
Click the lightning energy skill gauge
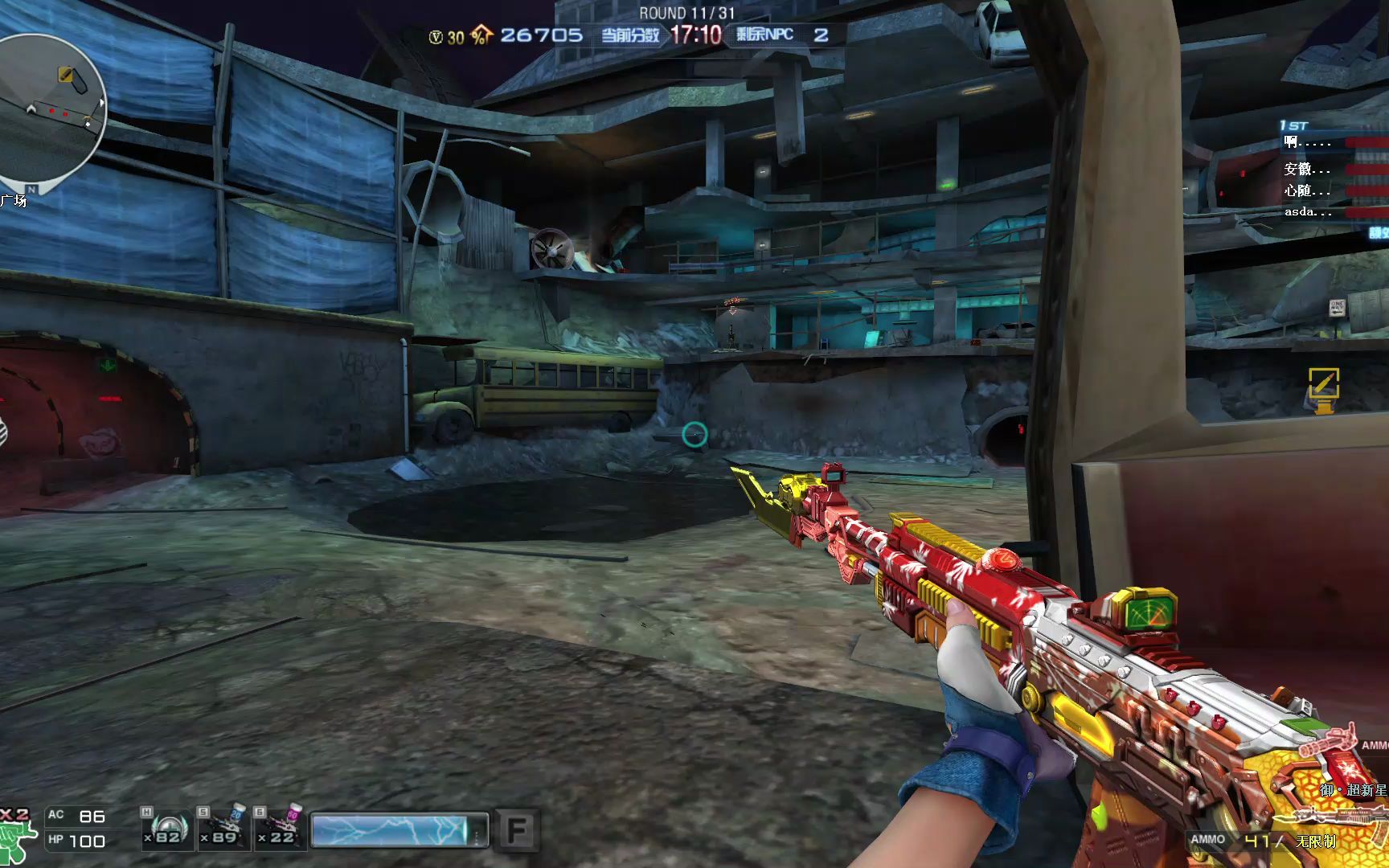(x=399, y=830)
